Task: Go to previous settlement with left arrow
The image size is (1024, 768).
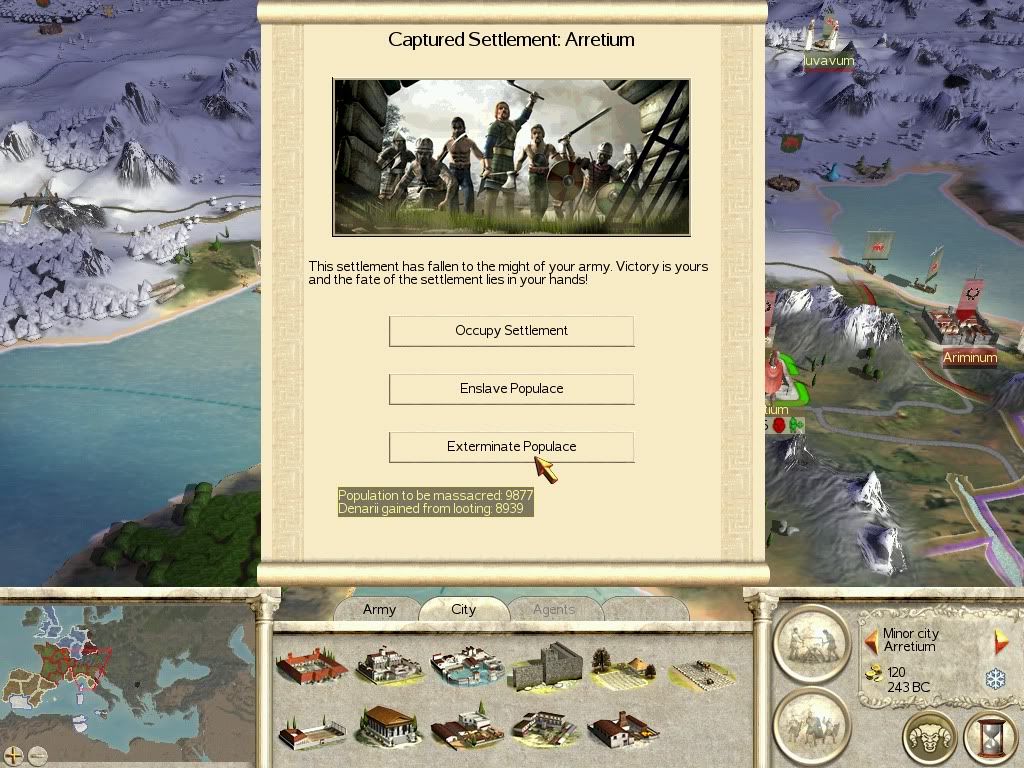Action: tap(871, 640)
